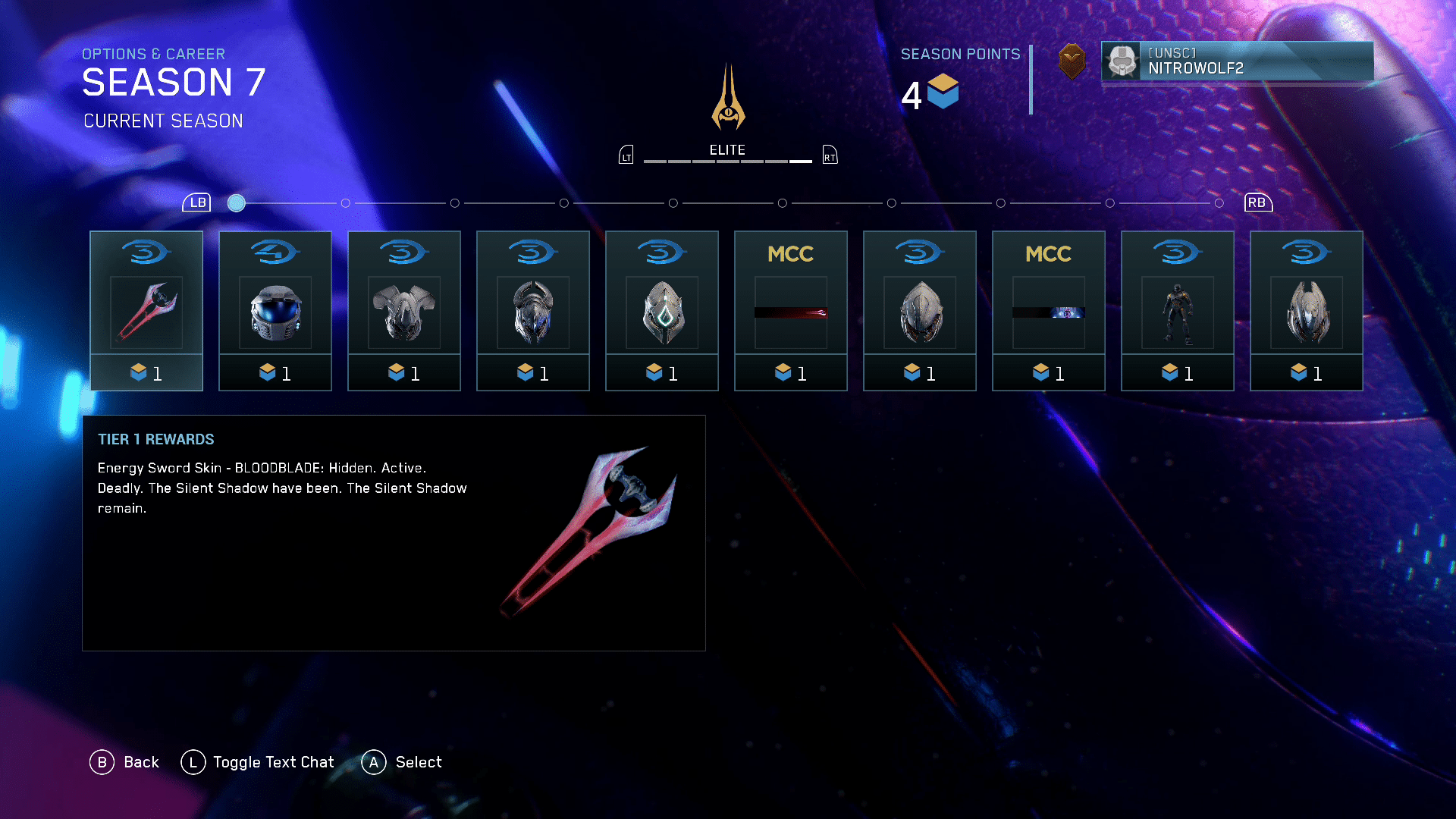Viewport: 1456px width, 819px height.
Task: Jump to the highlighted first tier page marker
Action: 237,203
